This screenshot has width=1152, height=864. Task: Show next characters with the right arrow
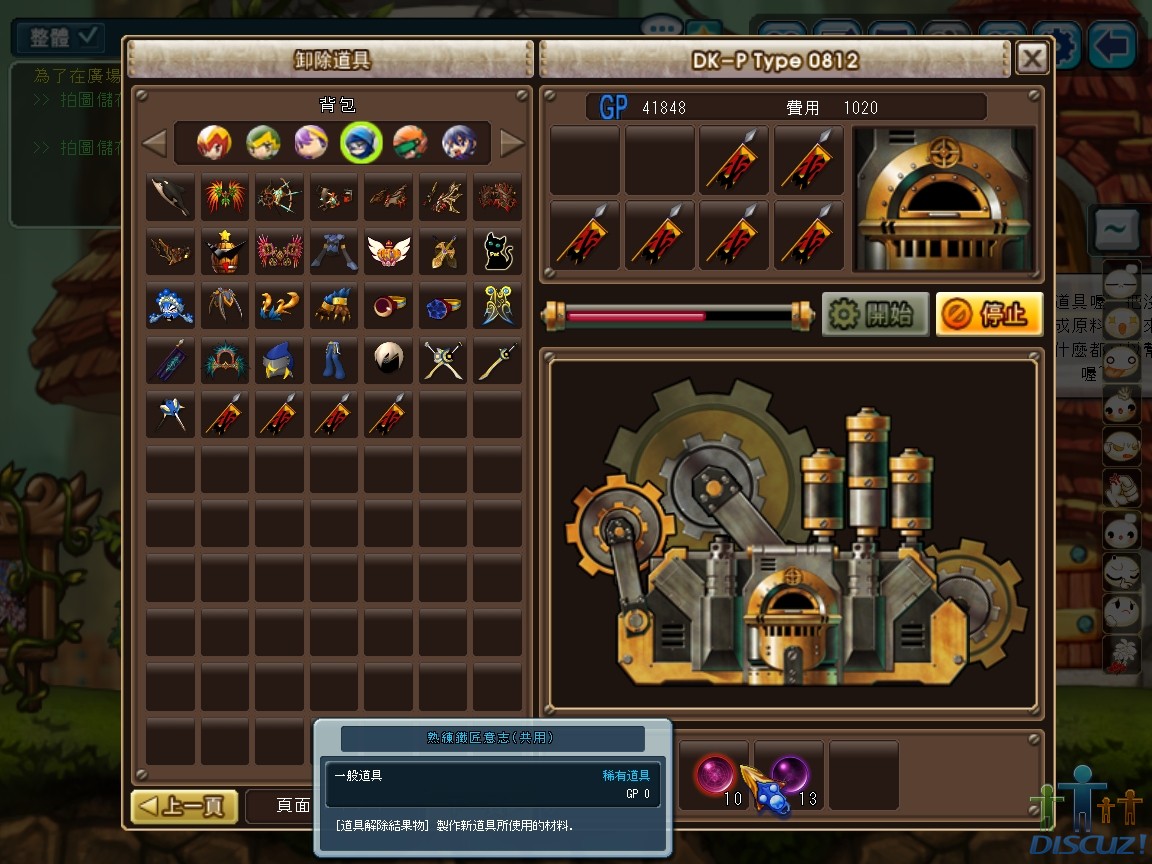(x=512, y=144)
